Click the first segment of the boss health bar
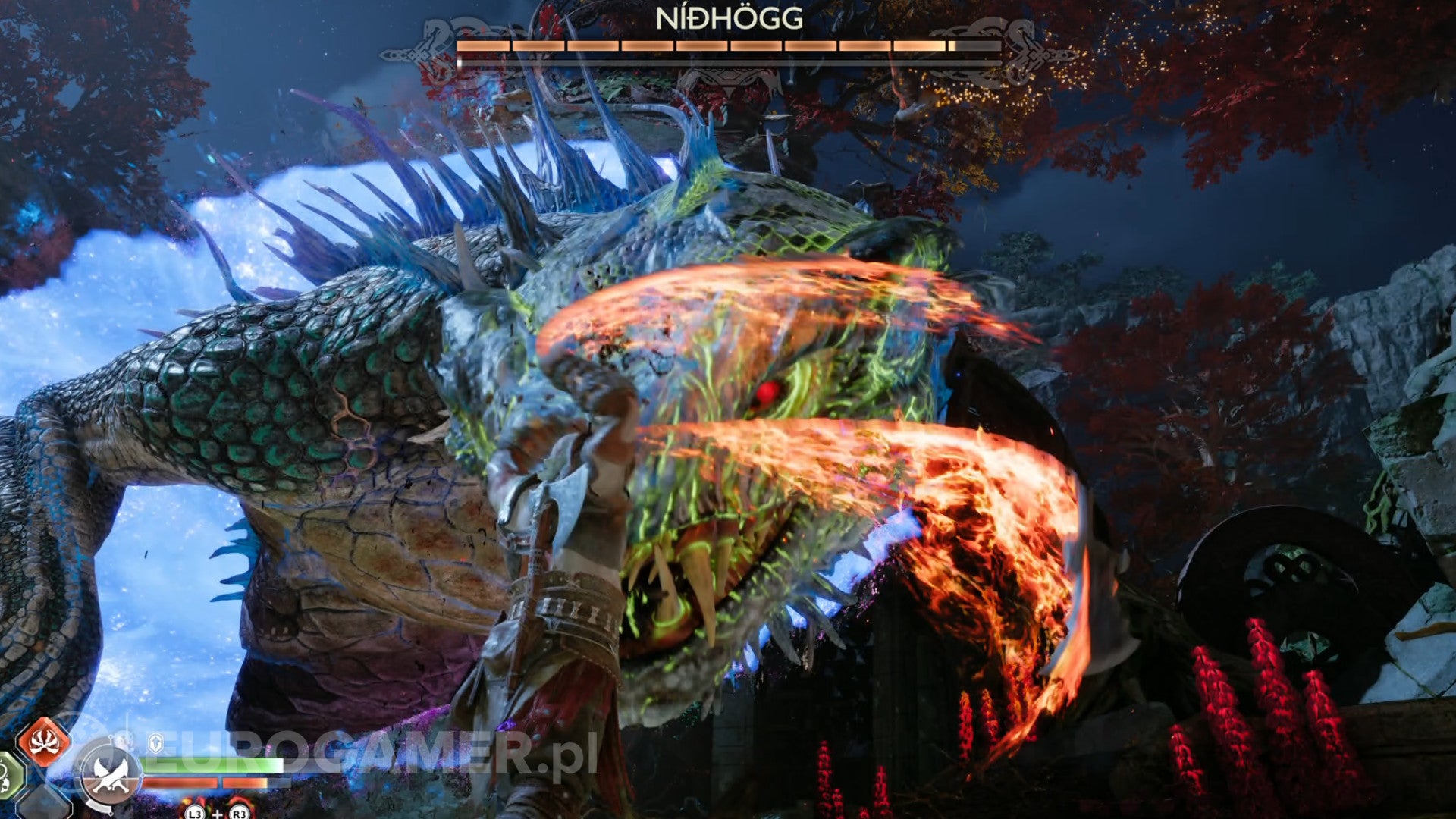This screenshot has height=819, width=1456. tap(484, 46)
